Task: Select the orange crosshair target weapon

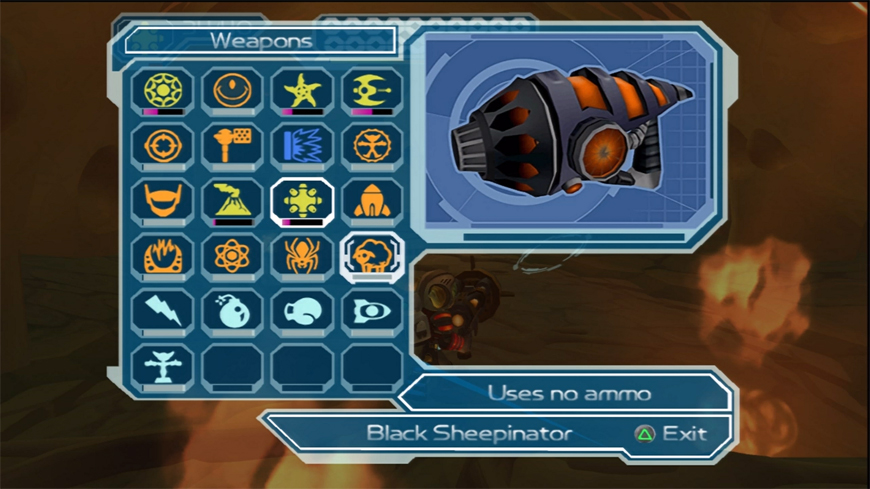Action: 162,146
